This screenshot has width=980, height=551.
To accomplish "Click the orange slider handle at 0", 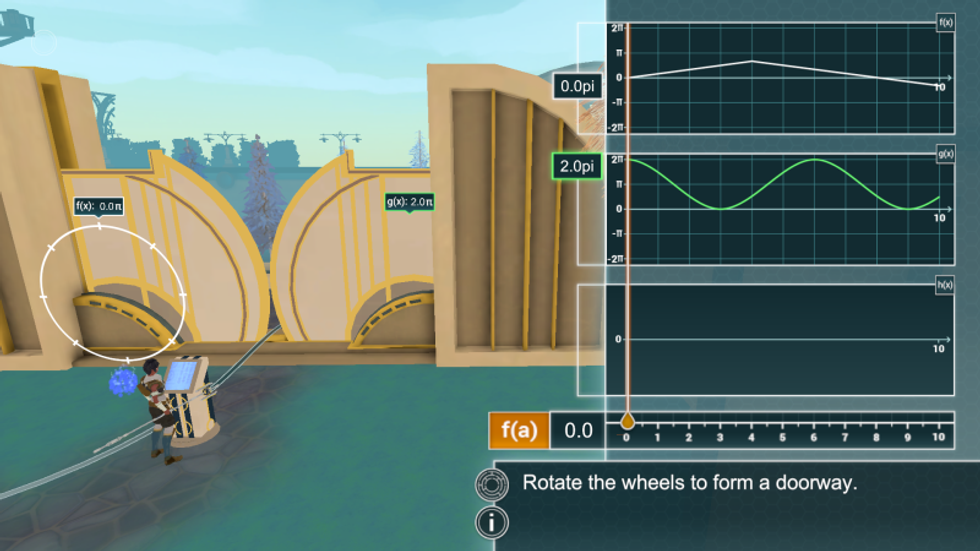I will [x=627, y=422].
